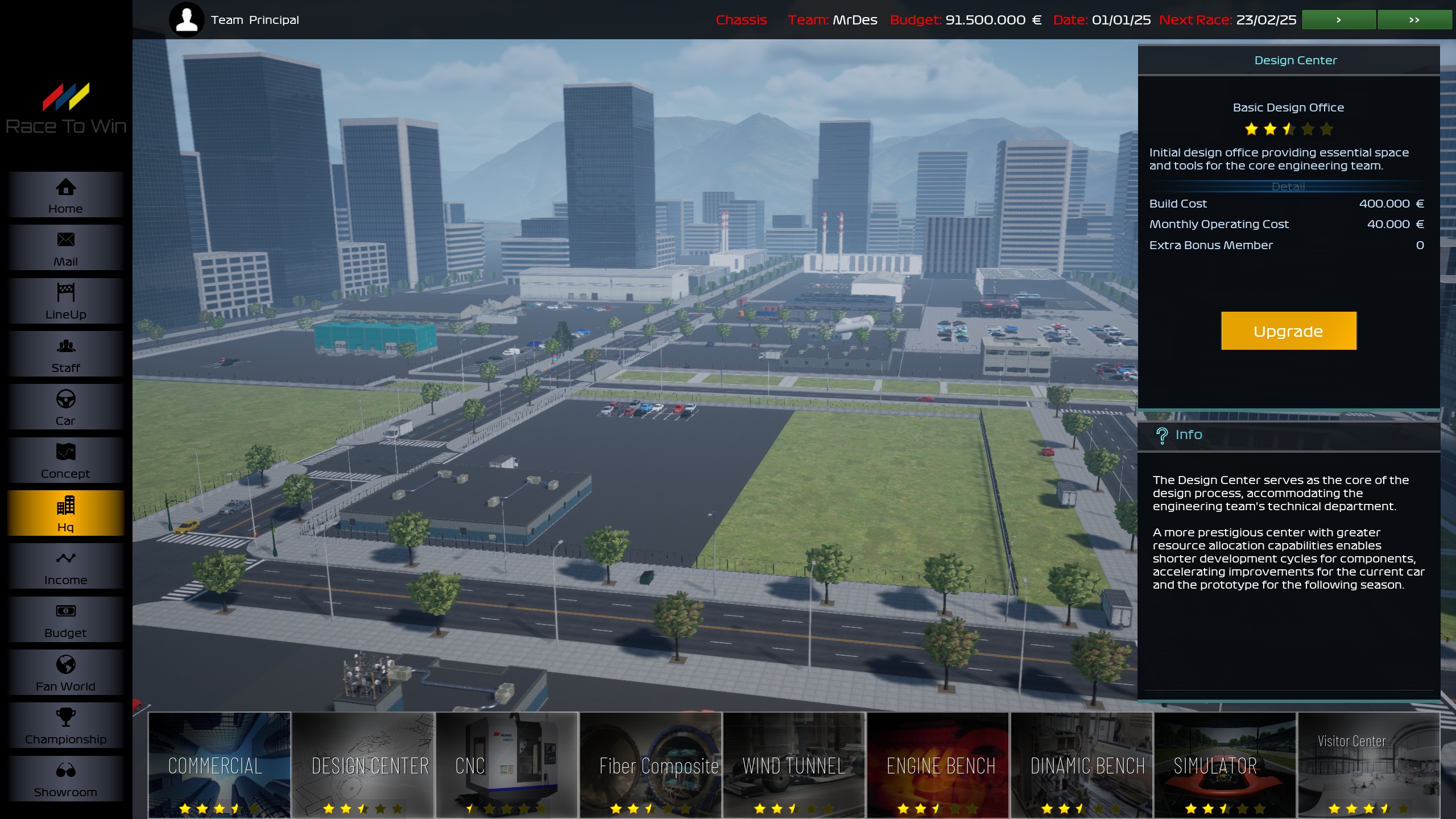Open the Championship standings
This screenshot has height=819, width=1456.
click(65, 726)
